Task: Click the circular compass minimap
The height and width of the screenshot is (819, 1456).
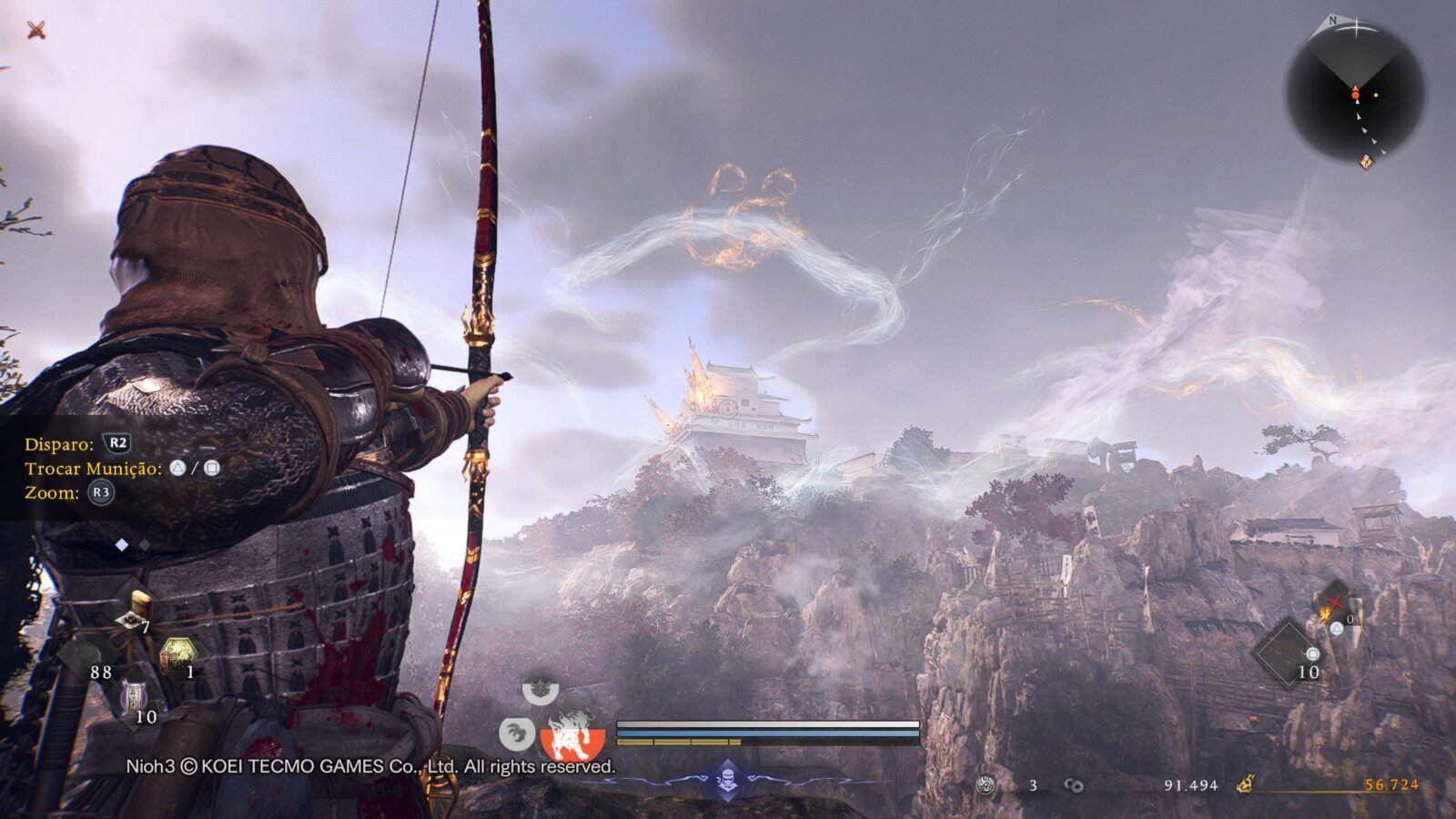Action: pos(1355,92)
